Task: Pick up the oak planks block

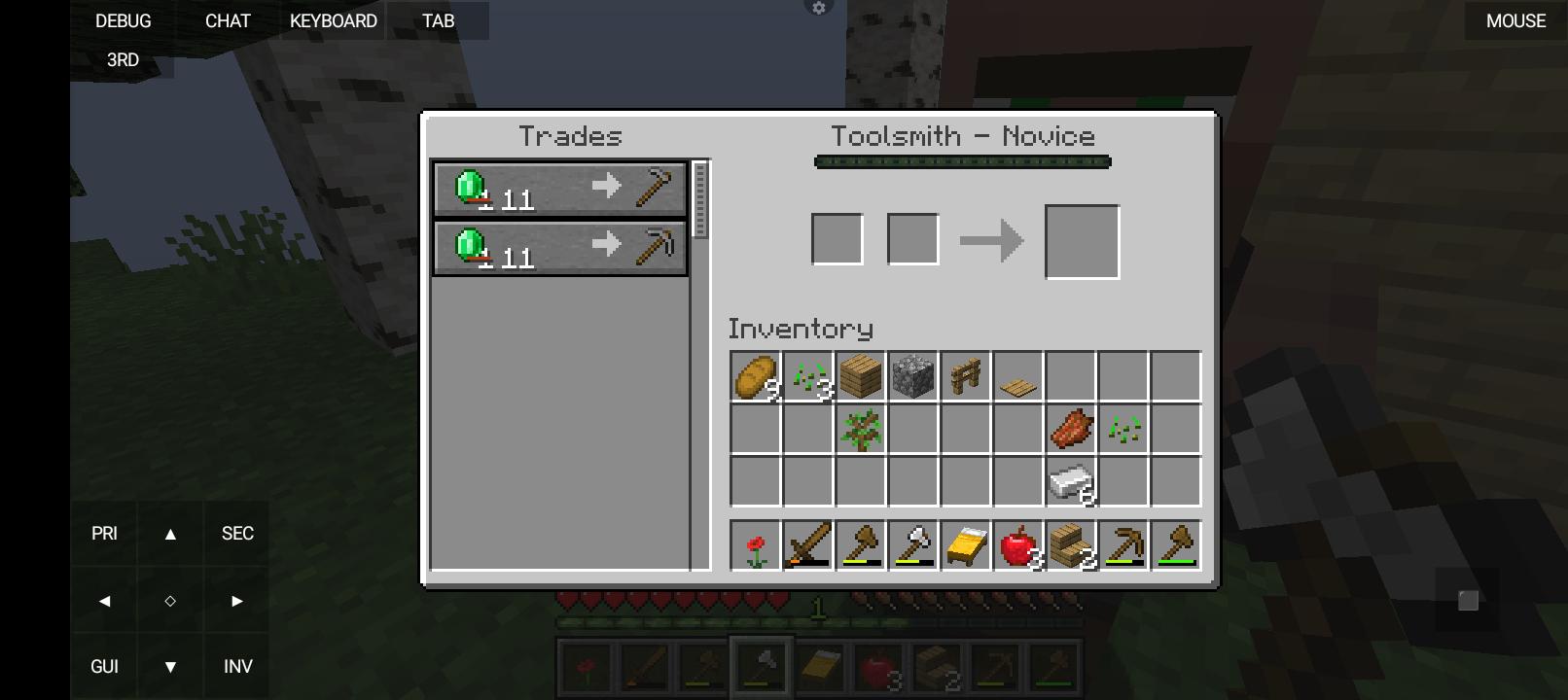Action: point(861,377)
